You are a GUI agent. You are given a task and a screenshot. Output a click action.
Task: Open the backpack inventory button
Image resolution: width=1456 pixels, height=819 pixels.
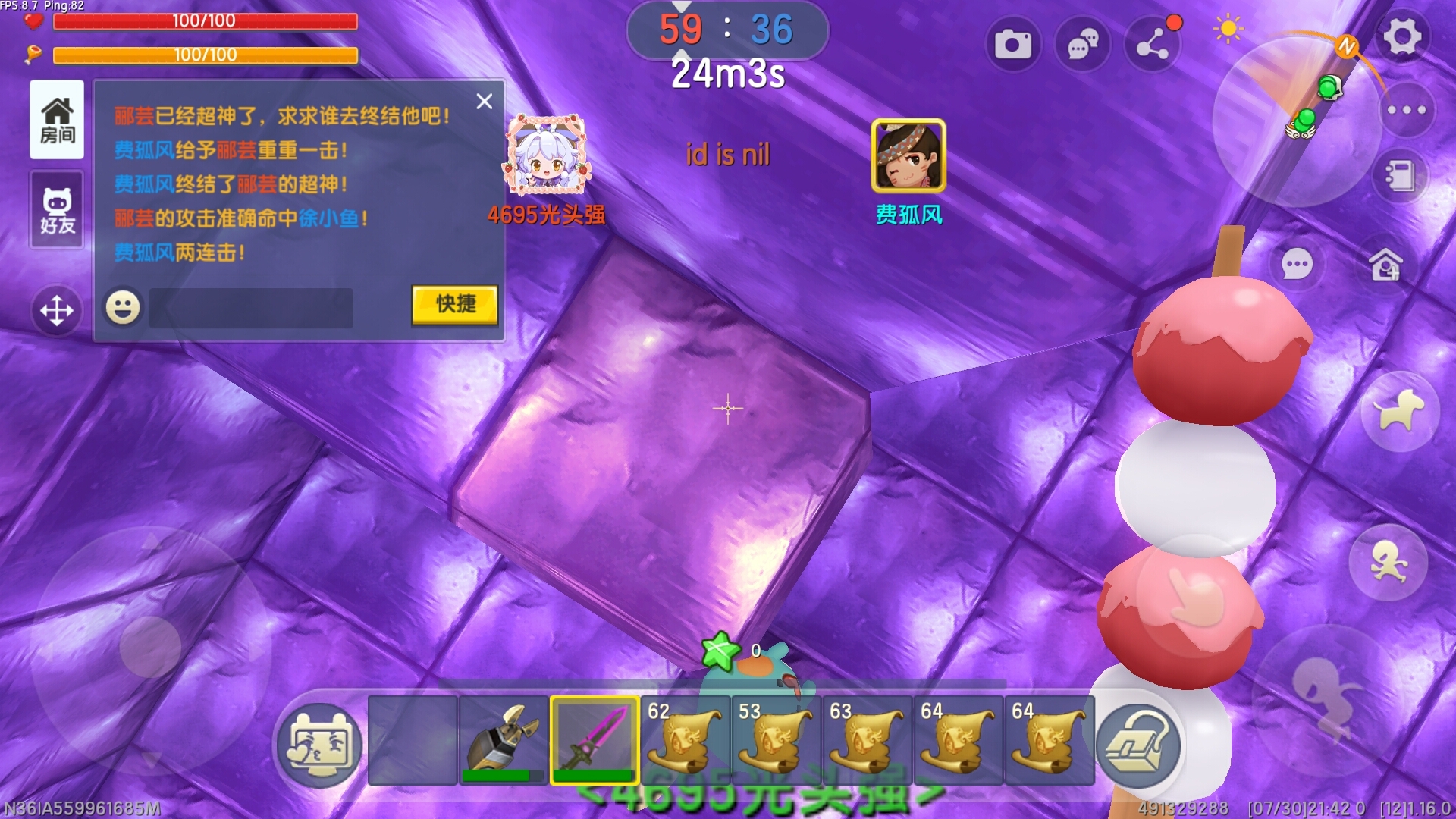point(1137,745)
